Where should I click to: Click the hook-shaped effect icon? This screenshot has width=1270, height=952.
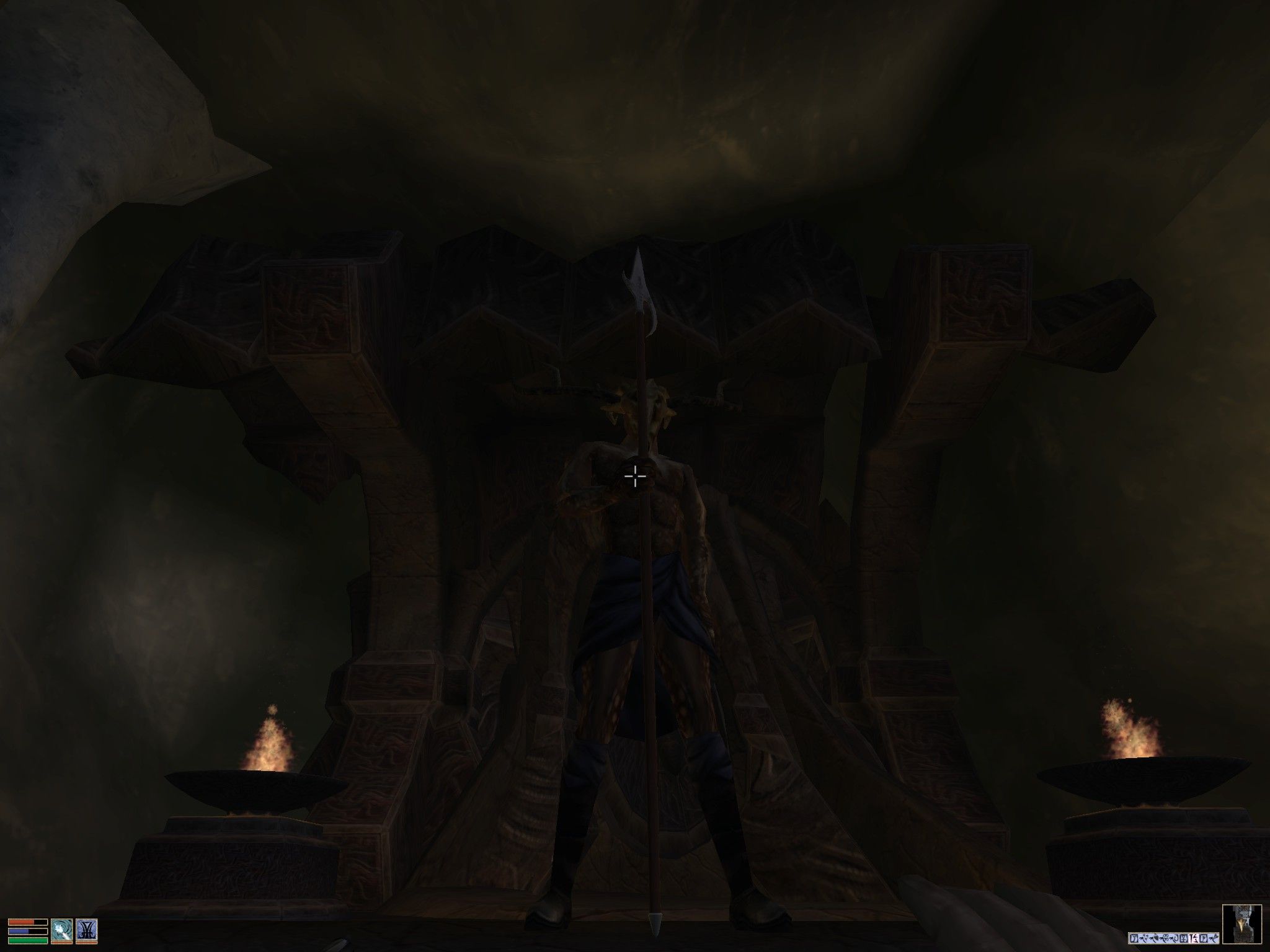(x=1173, y=938)
